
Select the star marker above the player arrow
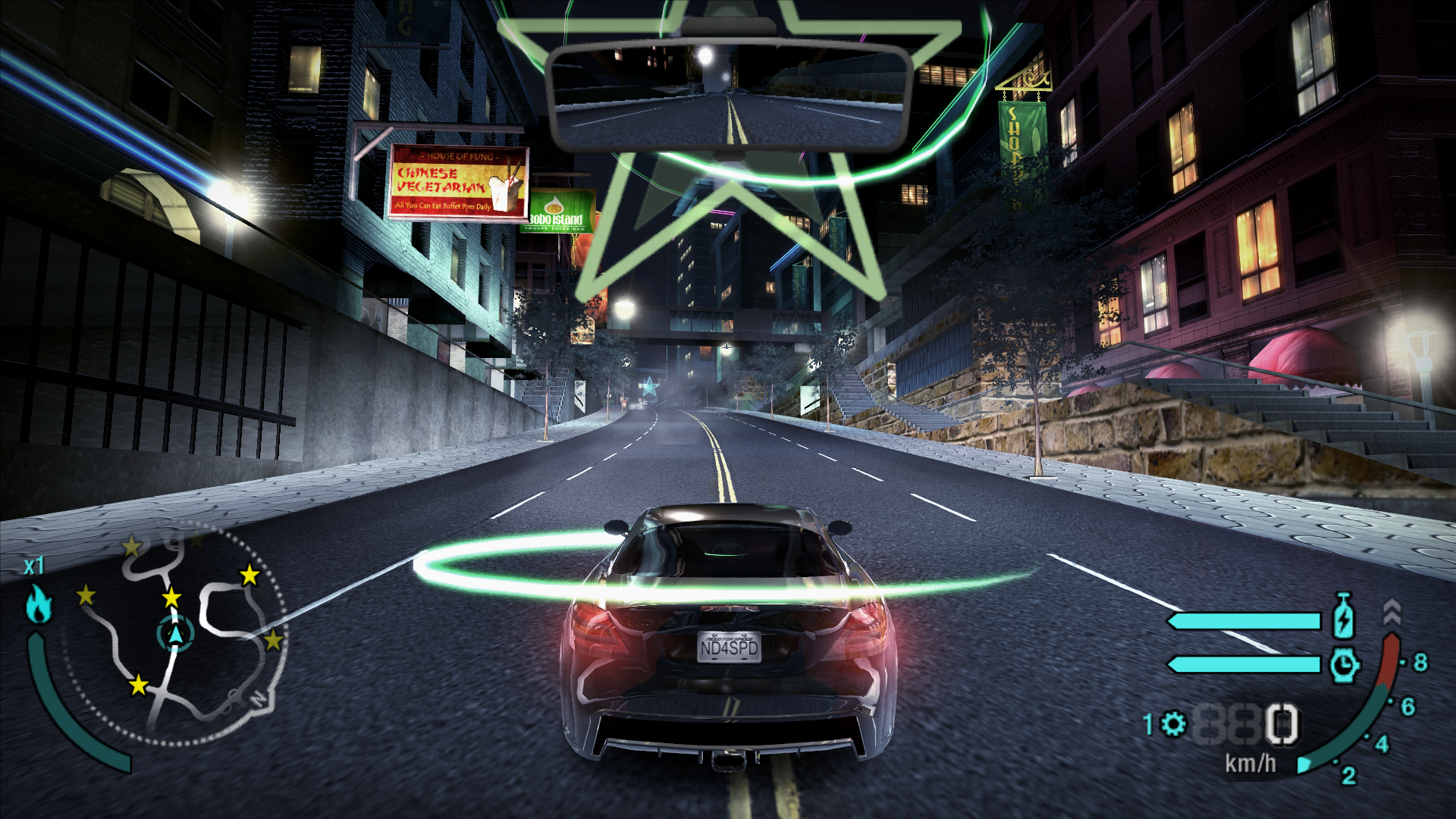click(x=171, y=598)
